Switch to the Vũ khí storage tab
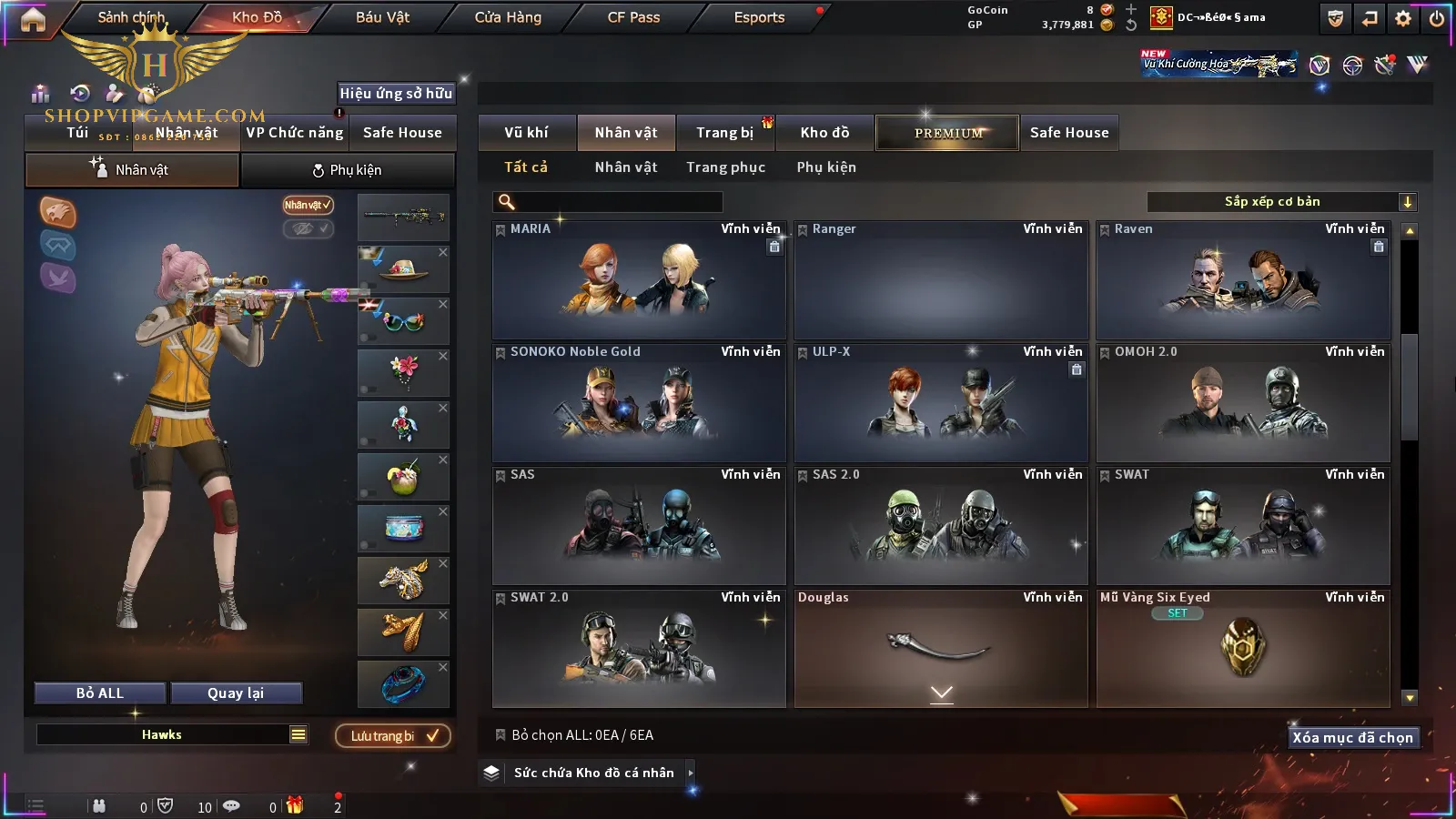The width and height of the screenshot is (1456, 819). [x=526, y=133]
